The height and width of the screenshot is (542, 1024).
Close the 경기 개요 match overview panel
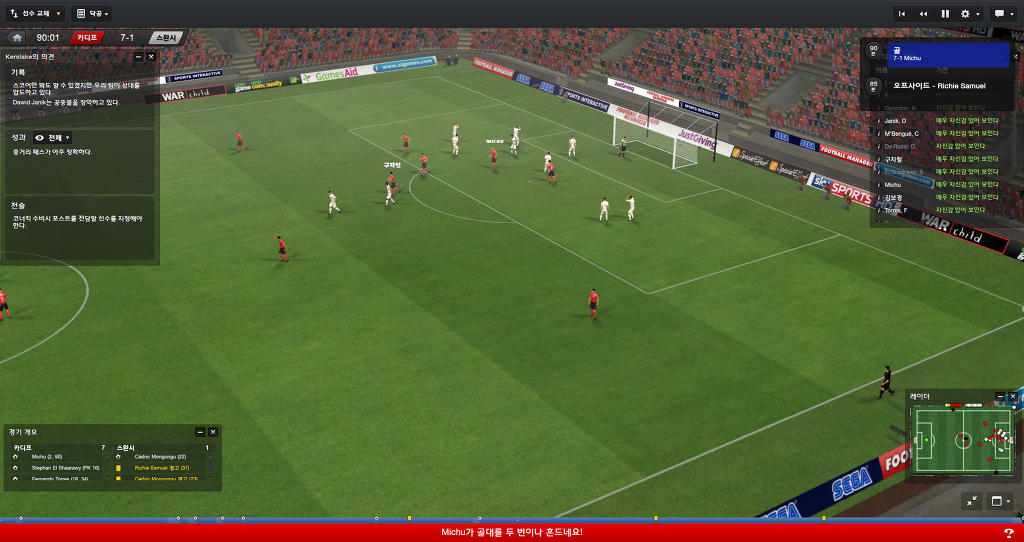pos(213,432)
